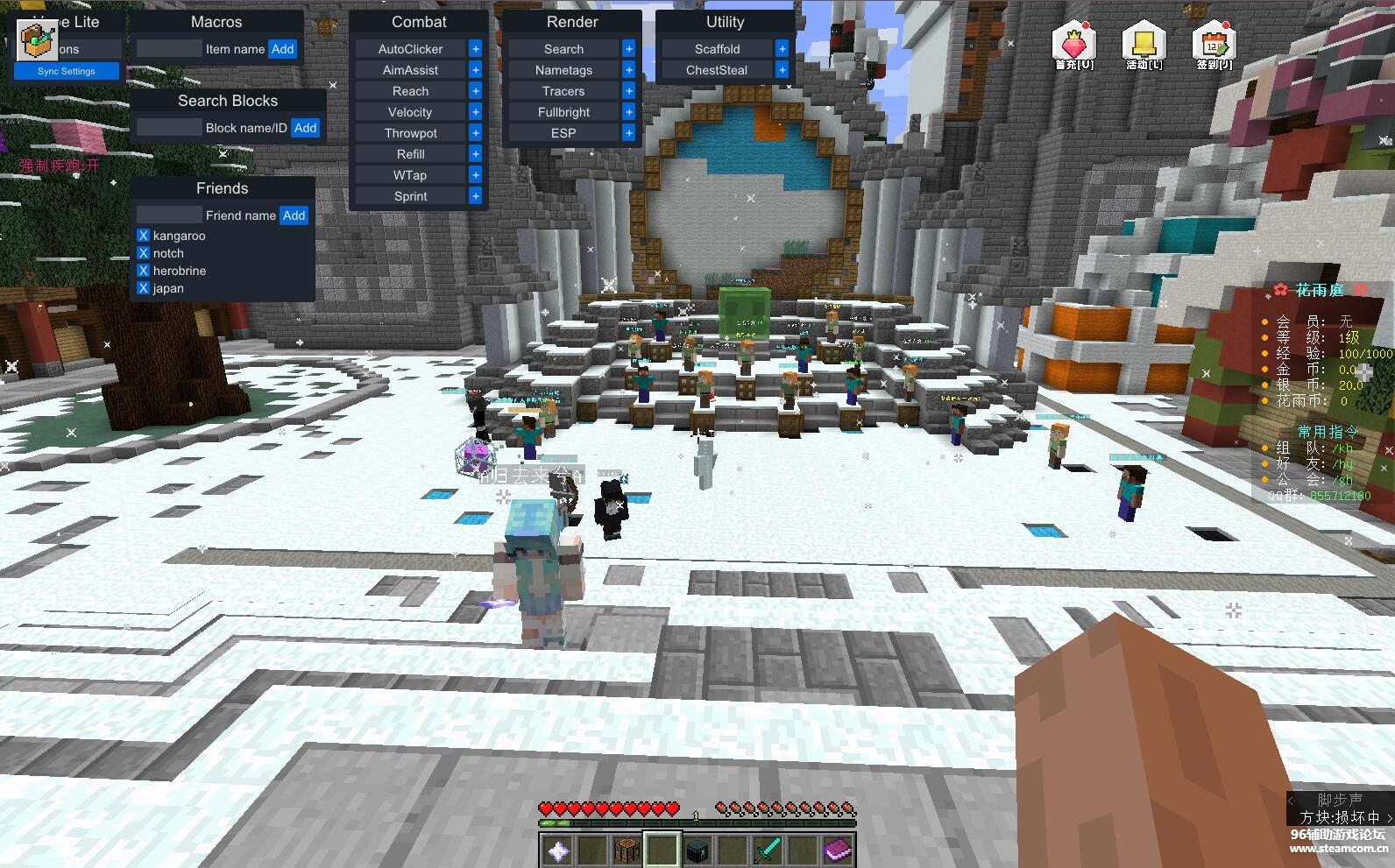The width and height of the screenshot is (1395, 868).
Task: Click the Sync Settings button
Action: (x=67, y=71)
